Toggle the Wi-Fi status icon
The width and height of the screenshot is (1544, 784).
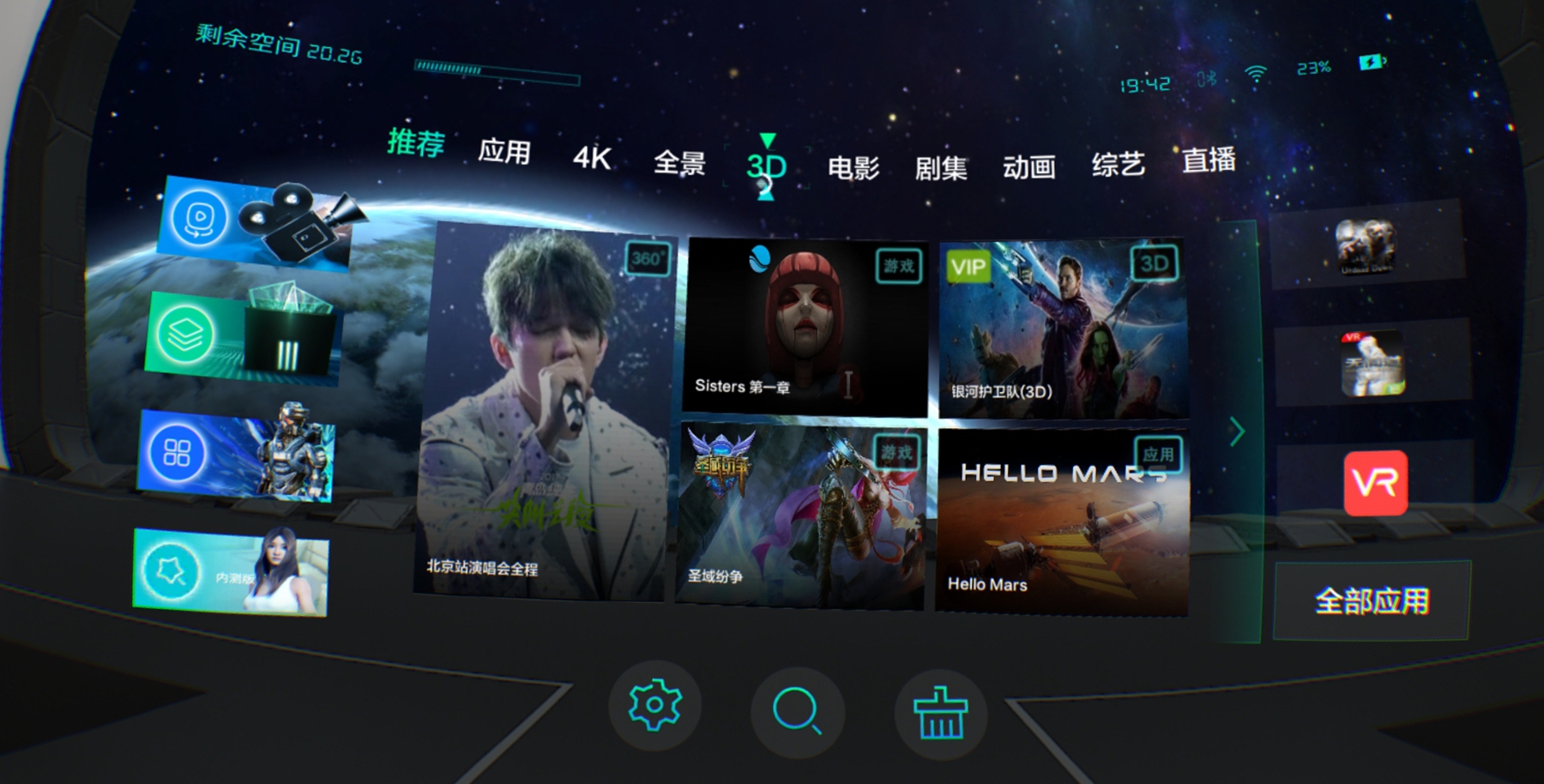(x=1254, y=74)
